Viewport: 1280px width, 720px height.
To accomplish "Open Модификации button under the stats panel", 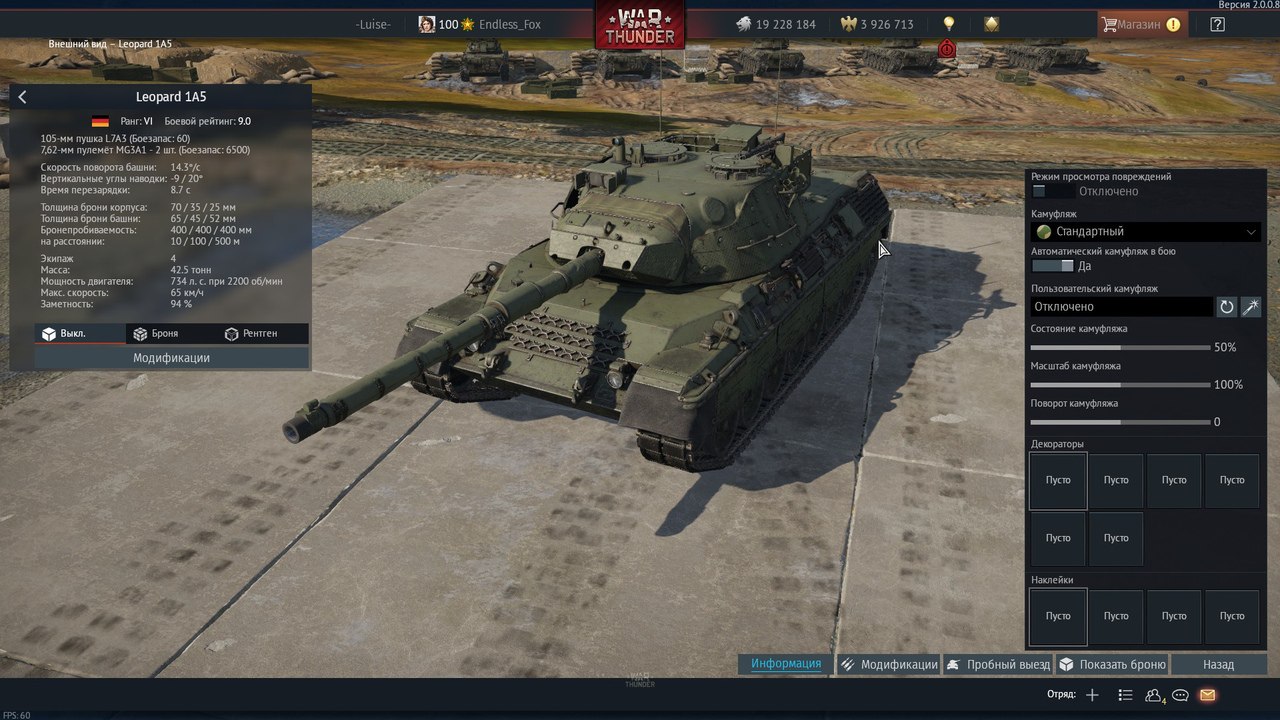I will point(171,358).
